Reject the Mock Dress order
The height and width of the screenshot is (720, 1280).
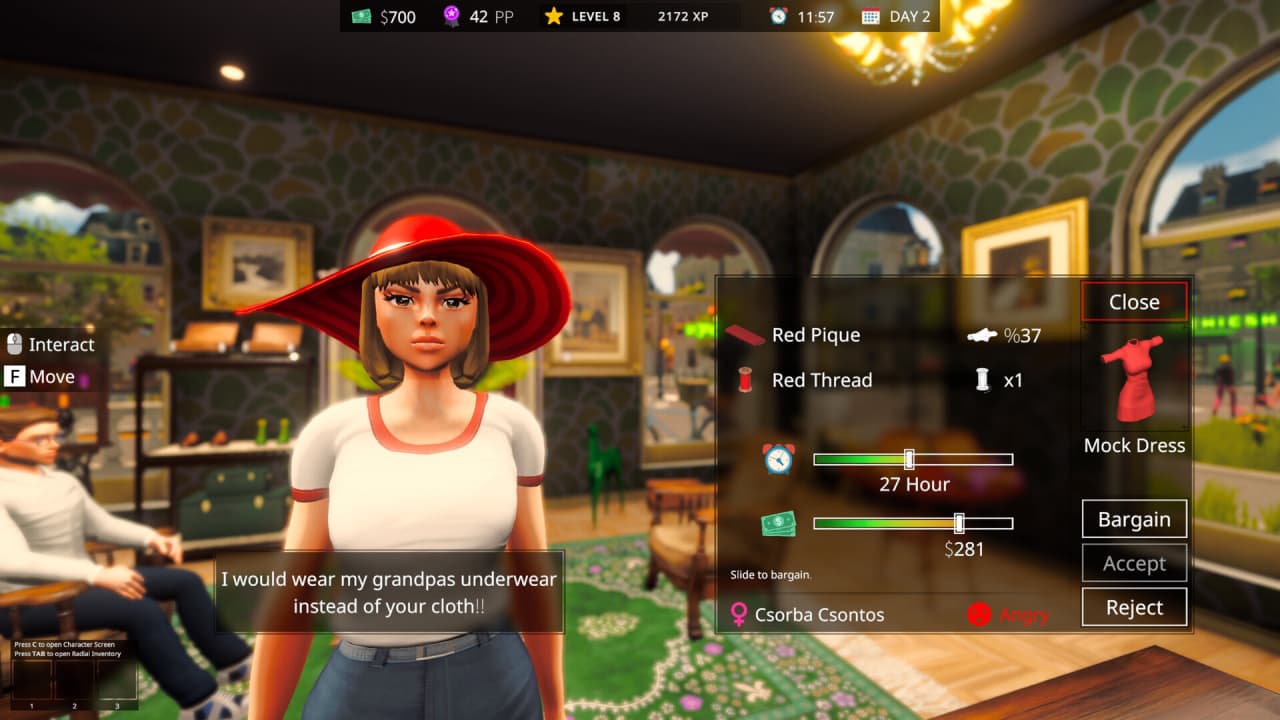coord(1134,607)
